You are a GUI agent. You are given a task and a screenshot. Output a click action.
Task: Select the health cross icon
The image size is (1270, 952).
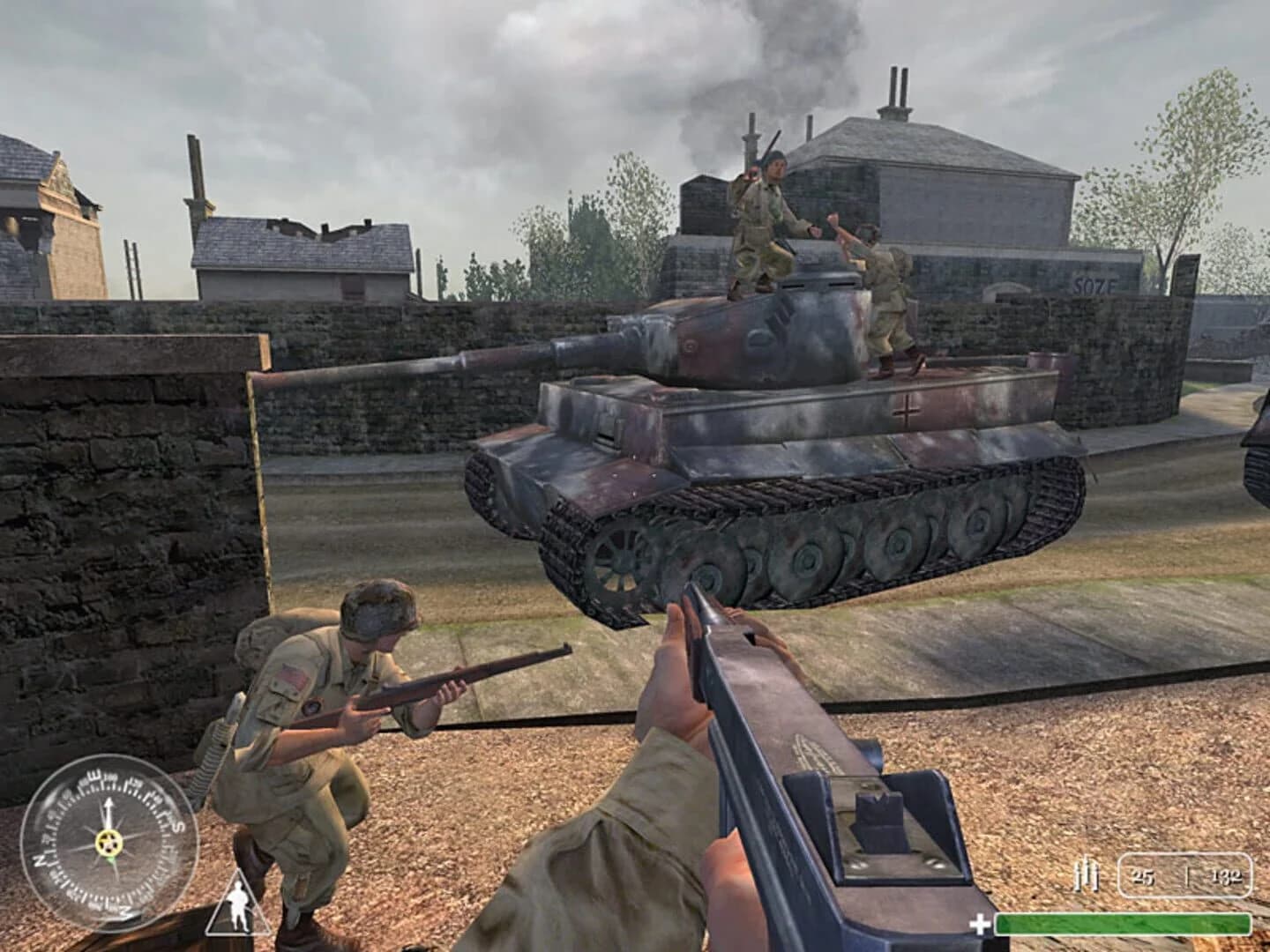980,924
